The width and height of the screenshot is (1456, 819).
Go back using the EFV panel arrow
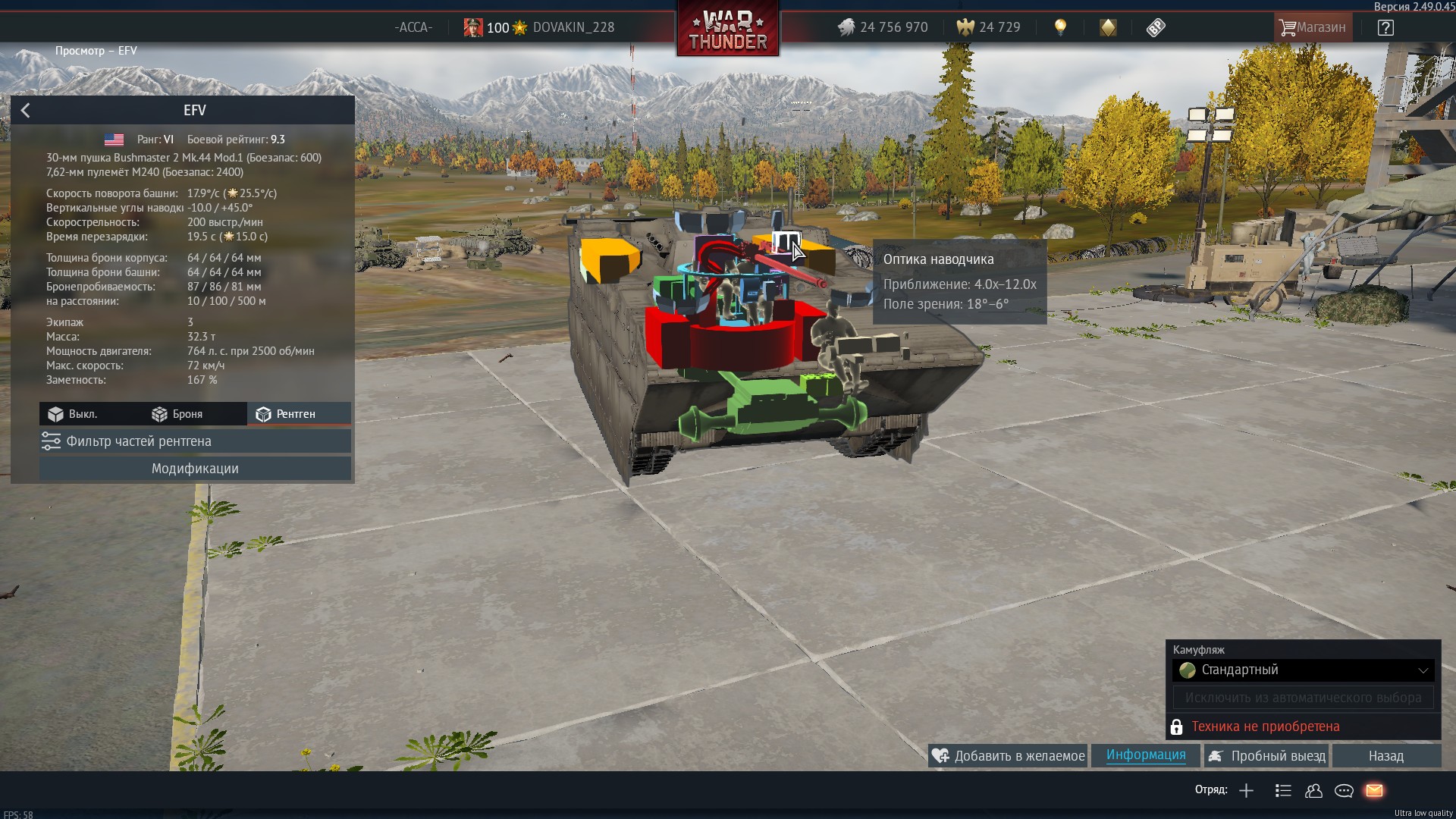click(26, 111)
